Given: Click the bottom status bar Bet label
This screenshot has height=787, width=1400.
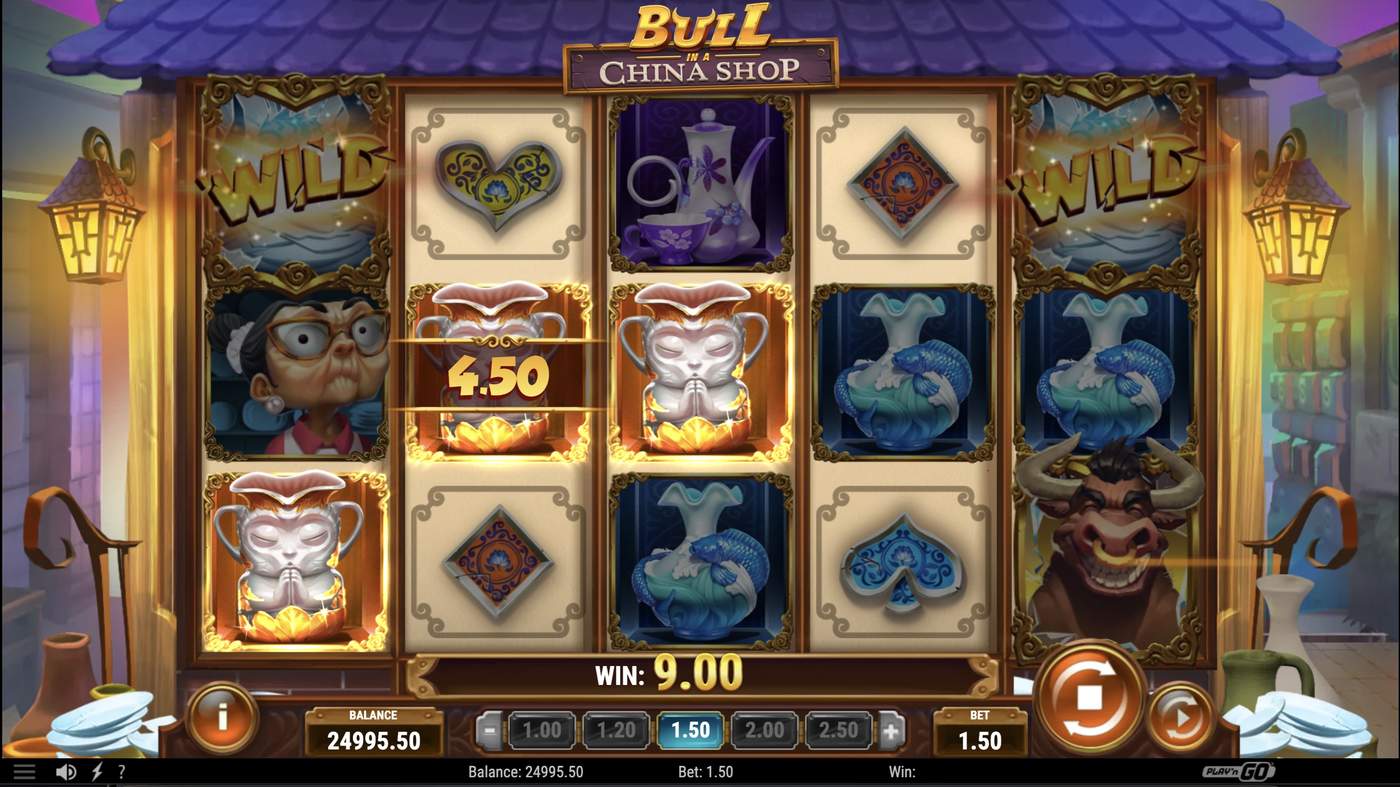Looking at the screenshot, I should point(707,771).
